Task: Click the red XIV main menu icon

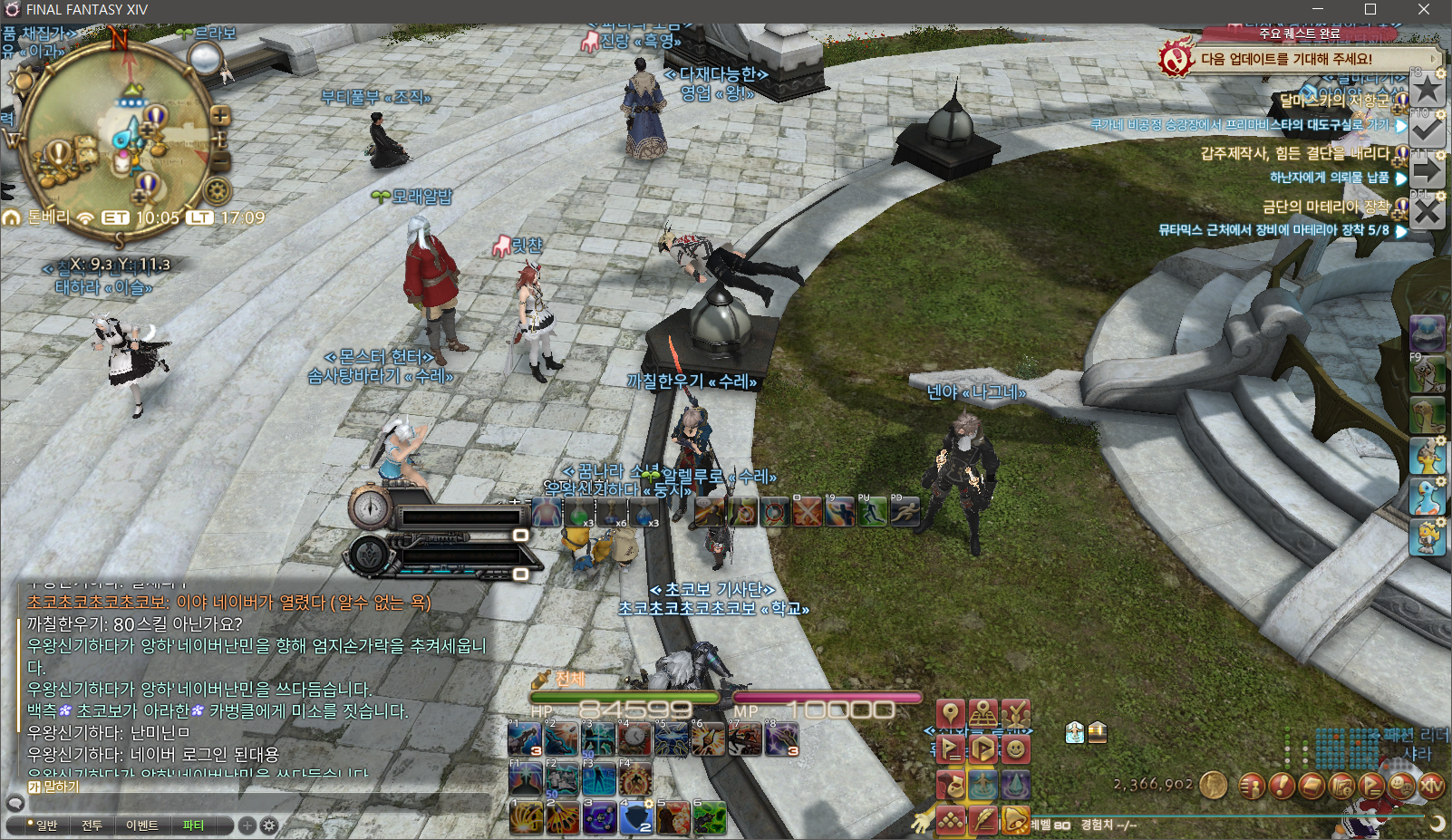Action: point(1431,787)
